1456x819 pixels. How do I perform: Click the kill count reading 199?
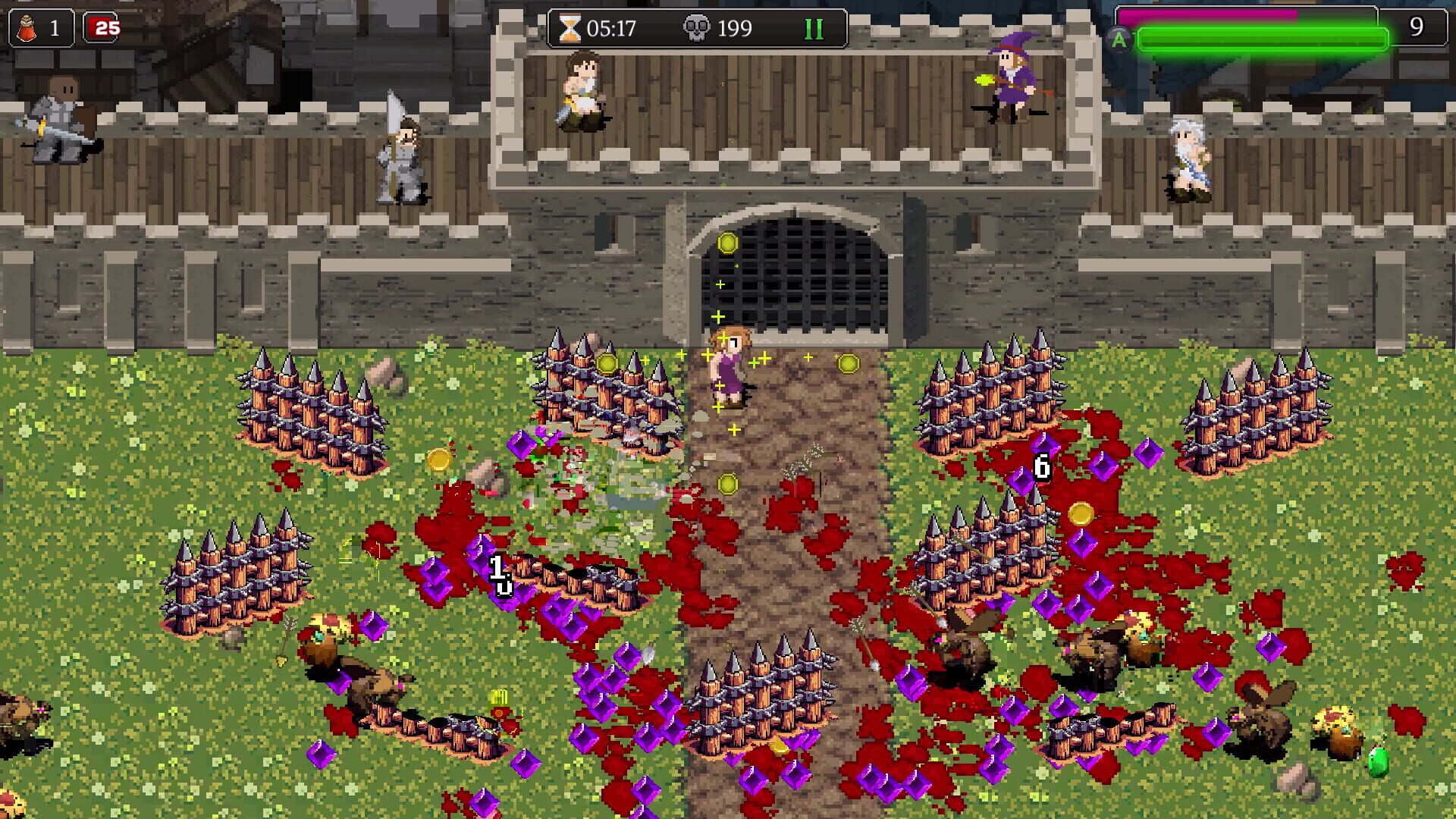coord(733,27)
